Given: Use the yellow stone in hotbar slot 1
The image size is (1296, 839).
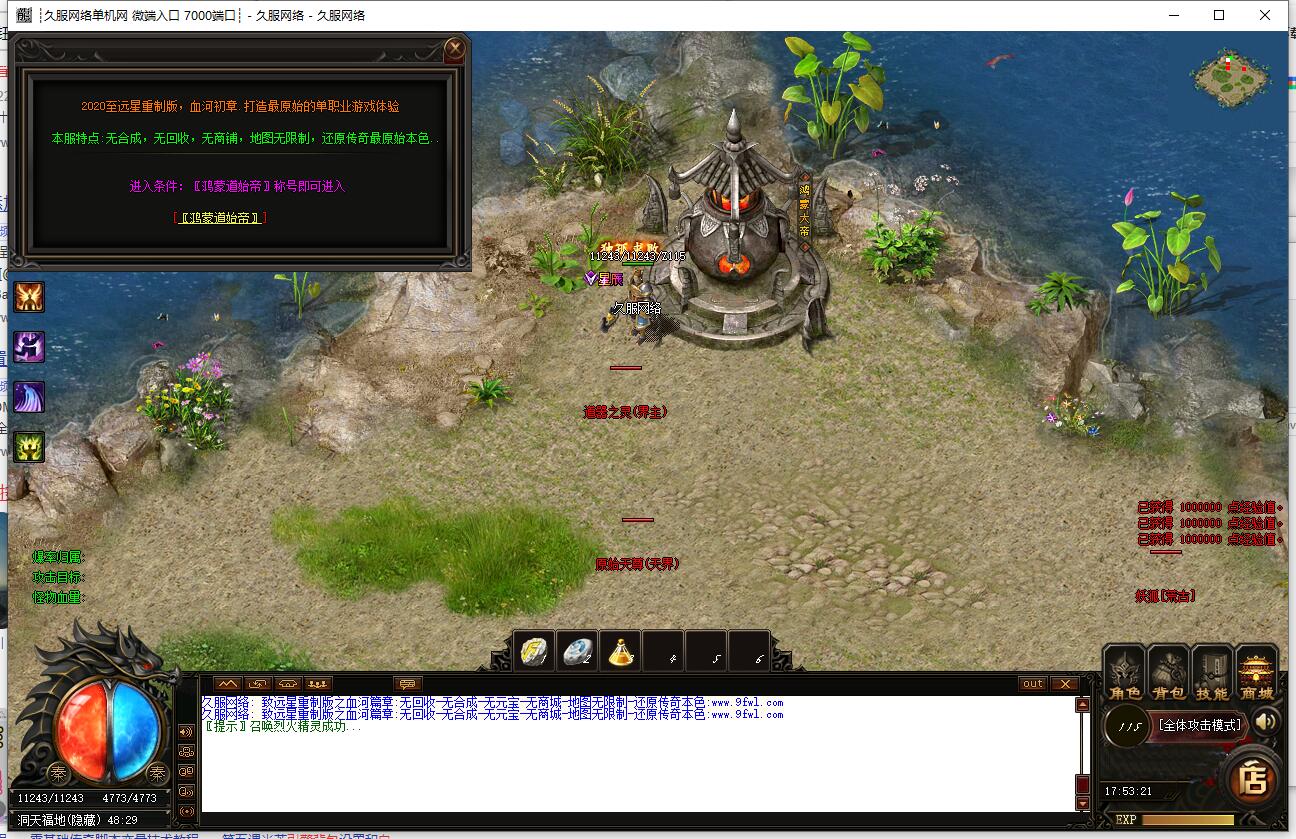Looking at the screenshot, I should point(536,651).
